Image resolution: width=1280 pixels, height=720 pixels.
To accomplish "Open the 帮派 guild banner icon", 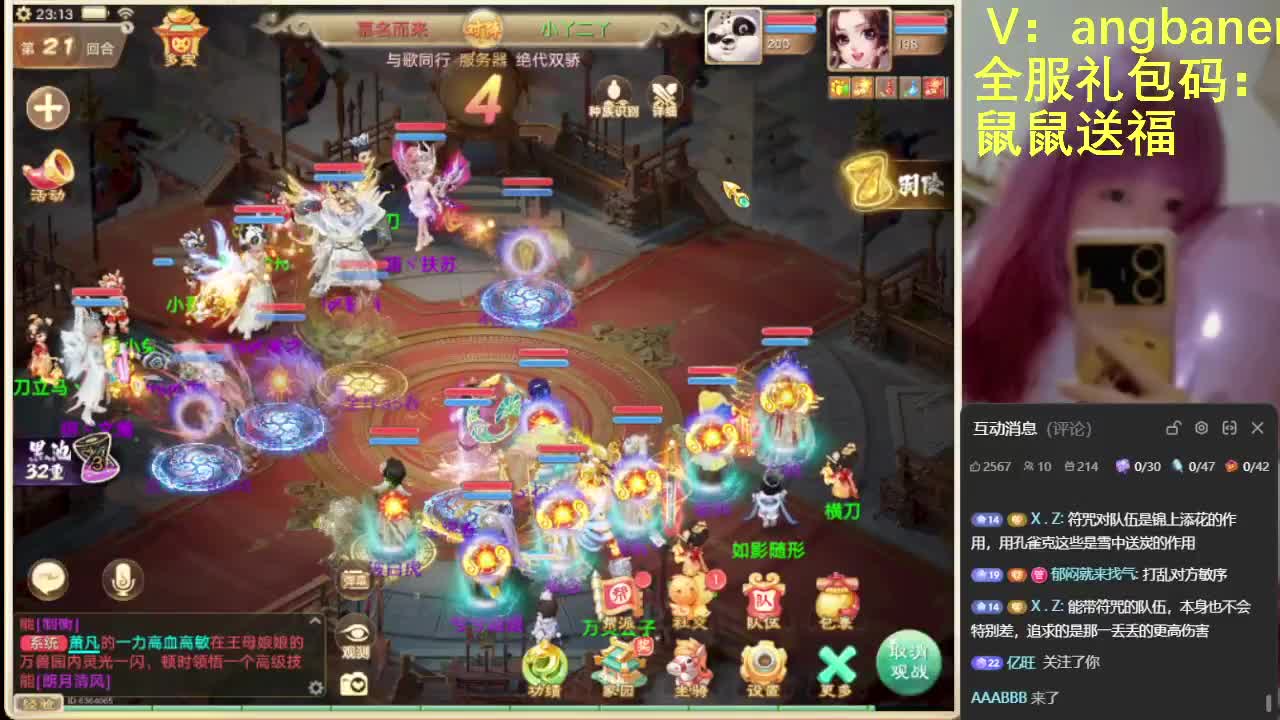I will (x=616, y=595).
